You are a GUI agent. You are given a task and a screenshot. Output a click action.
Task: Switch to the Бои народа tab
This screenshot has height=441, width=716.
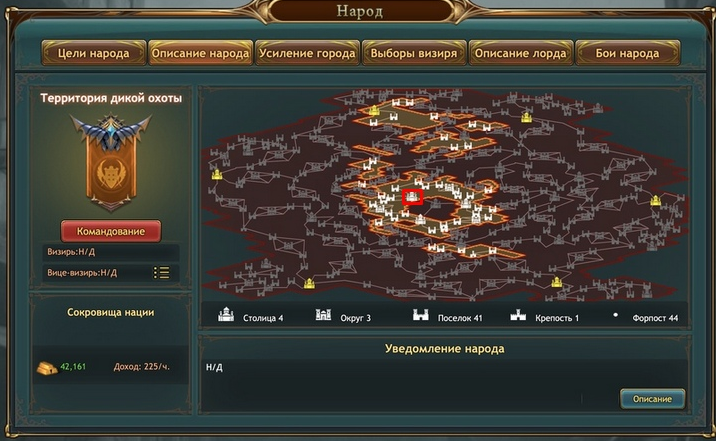click(x=628, y=53)
